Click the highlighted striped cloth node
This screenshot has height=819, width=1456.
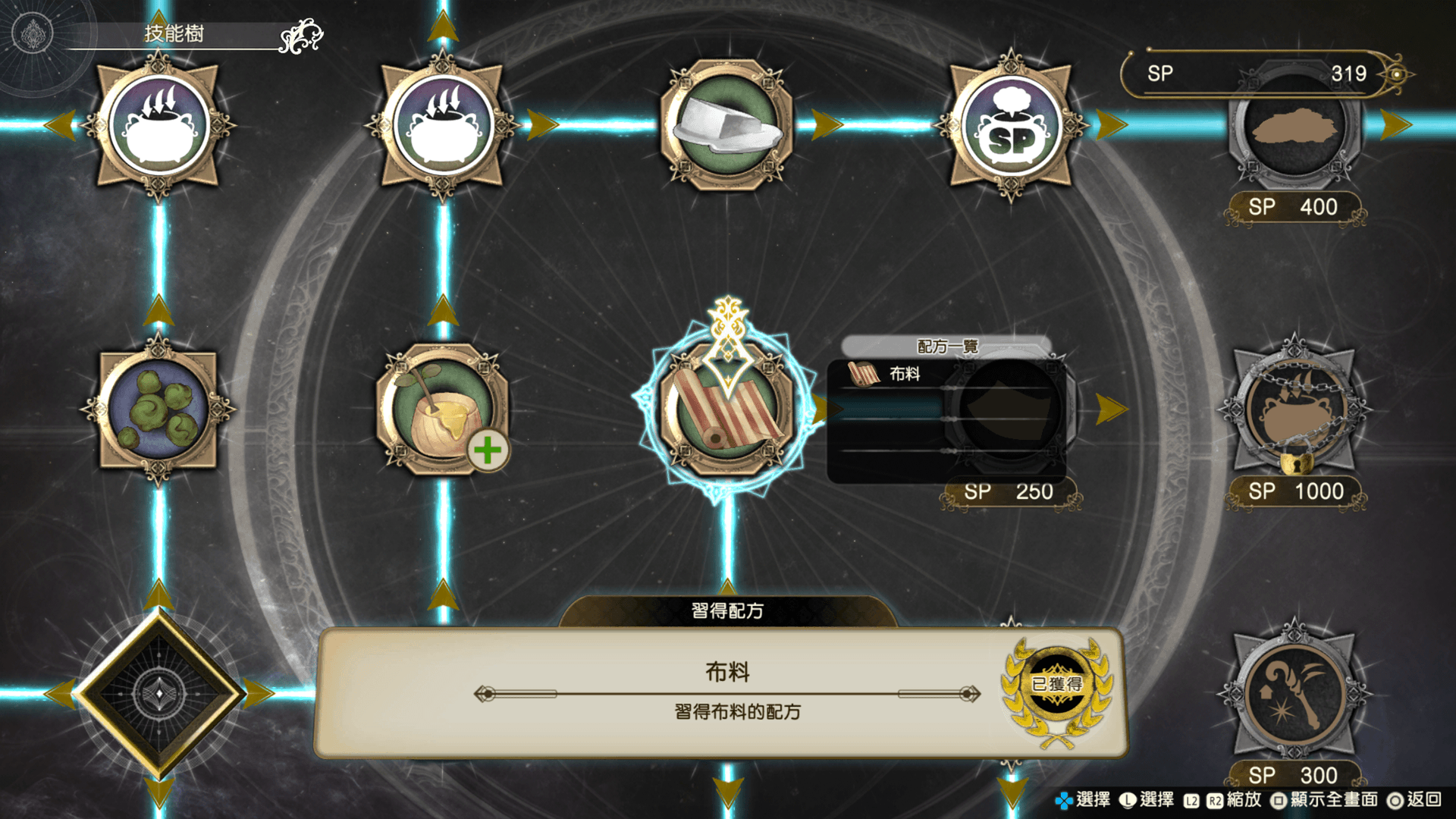coord(726,409)
